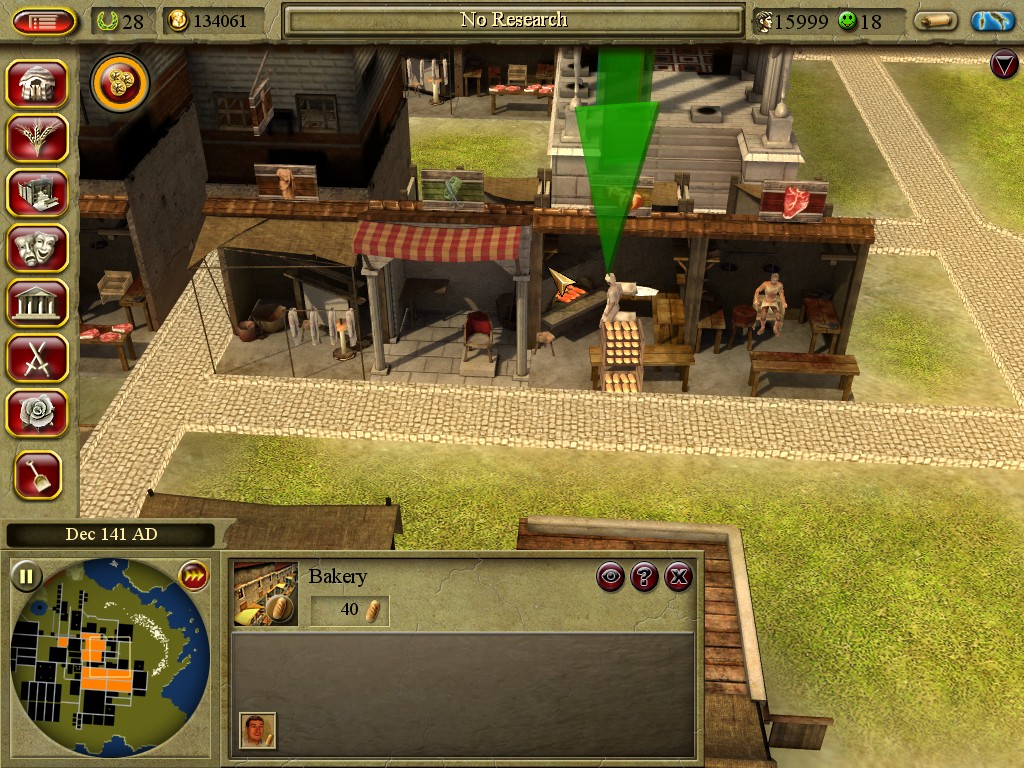Open the rose decoration category
Image resolution: width=1024 pixels, height=768 pixels.
37,411
